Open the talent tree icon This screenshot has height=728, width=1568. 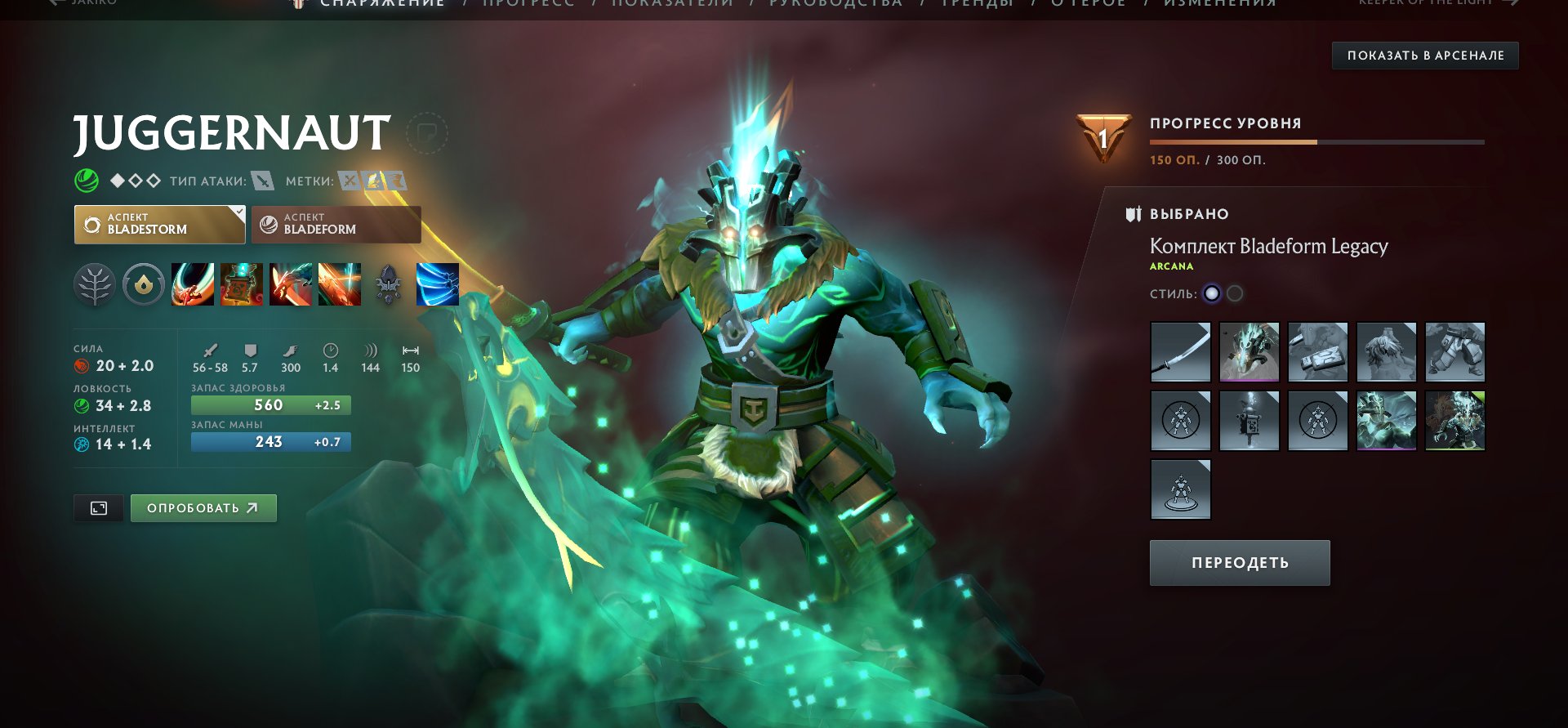(x=96, y=284)
